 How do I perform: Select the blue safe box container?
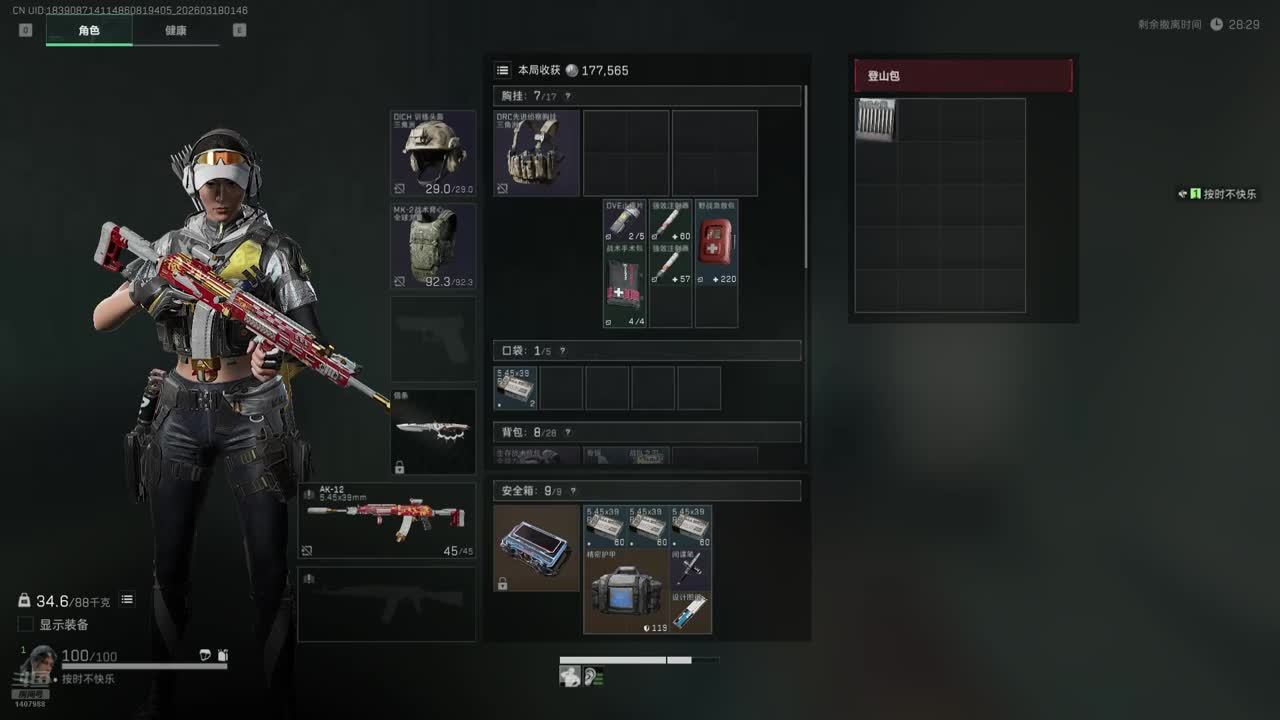(537, 548)
